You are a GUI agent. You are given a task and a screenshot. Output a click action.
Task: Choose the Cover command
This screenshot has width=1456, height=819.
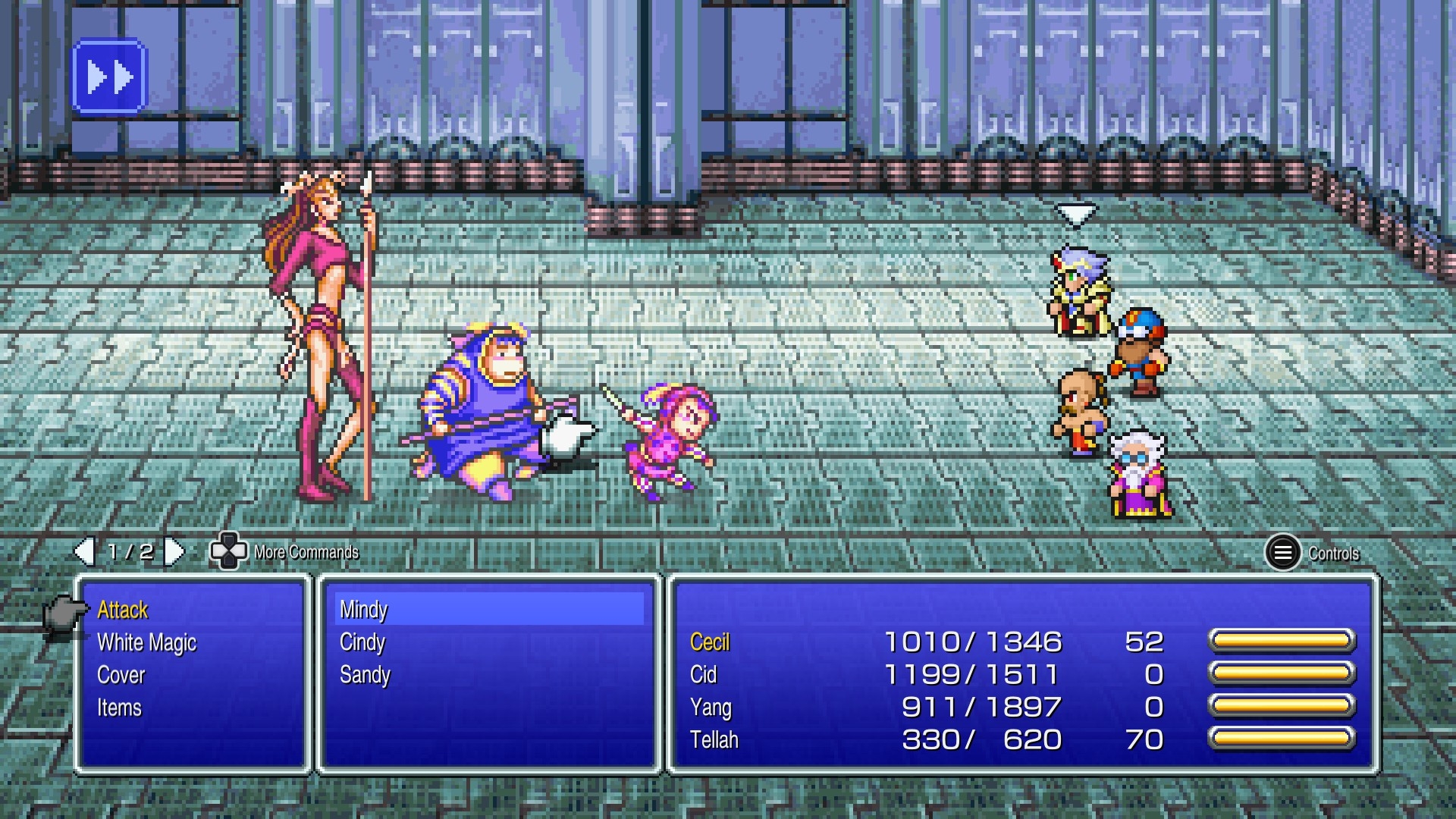point(121,676)
